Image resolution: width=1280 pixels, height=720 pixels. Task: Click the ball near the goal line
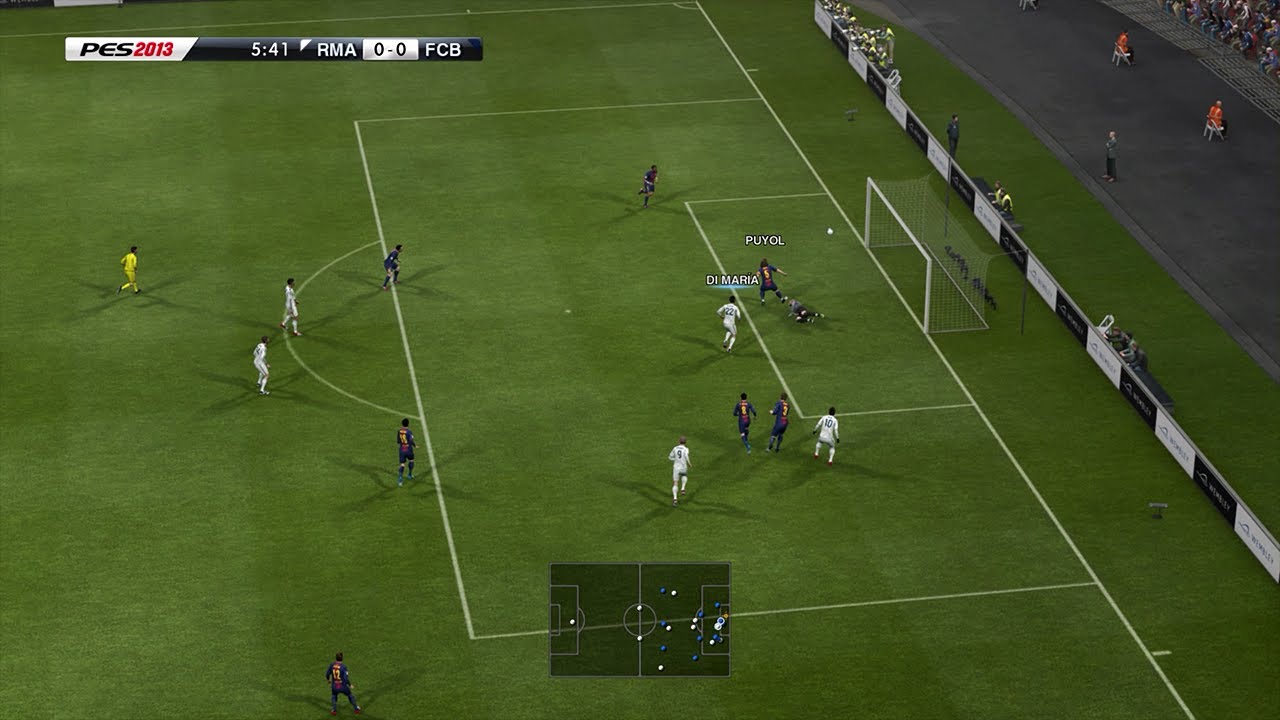[830, 232]
